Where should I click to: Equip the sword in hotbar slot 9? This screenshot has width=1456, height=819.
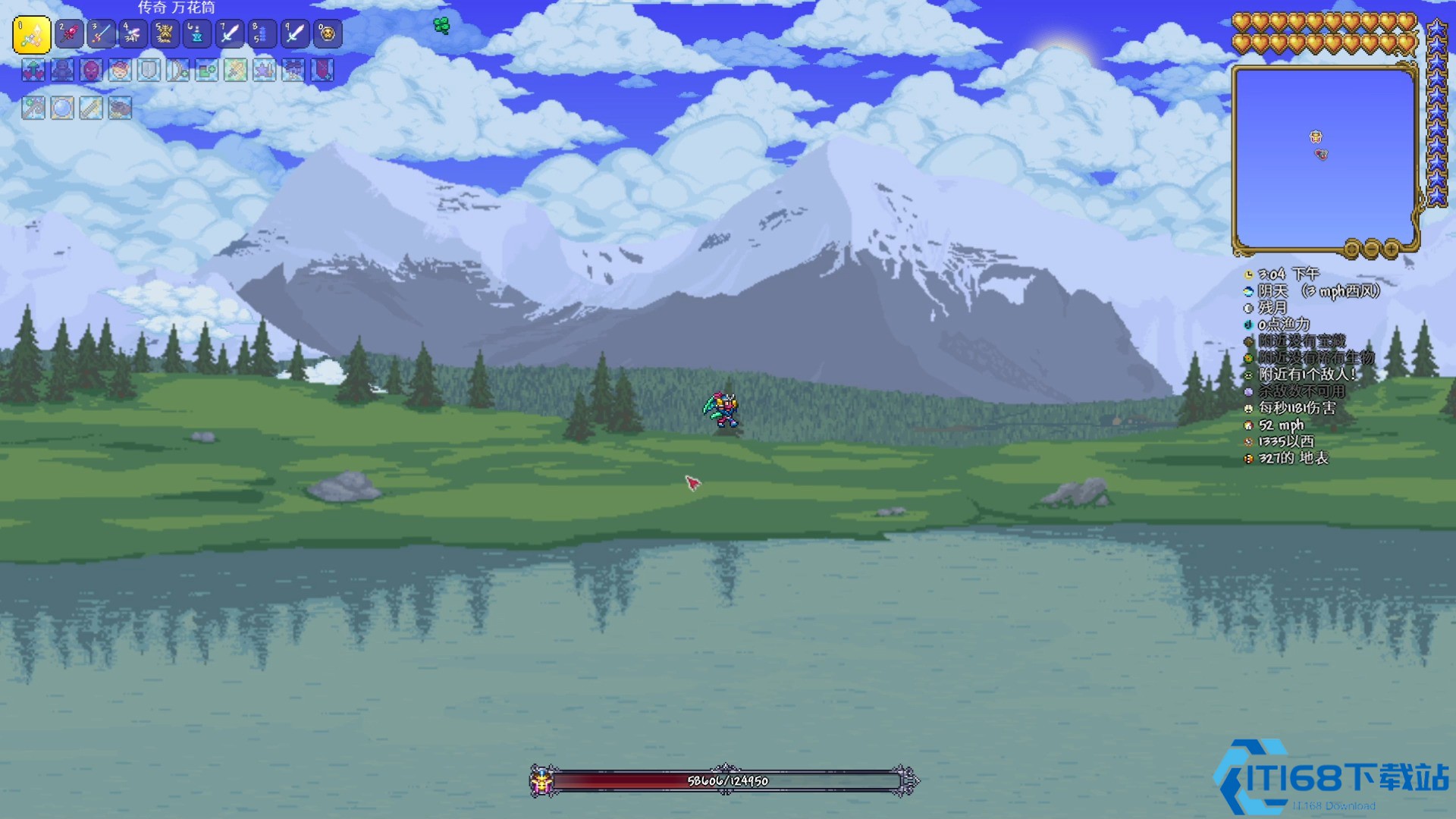pos(294,34)
